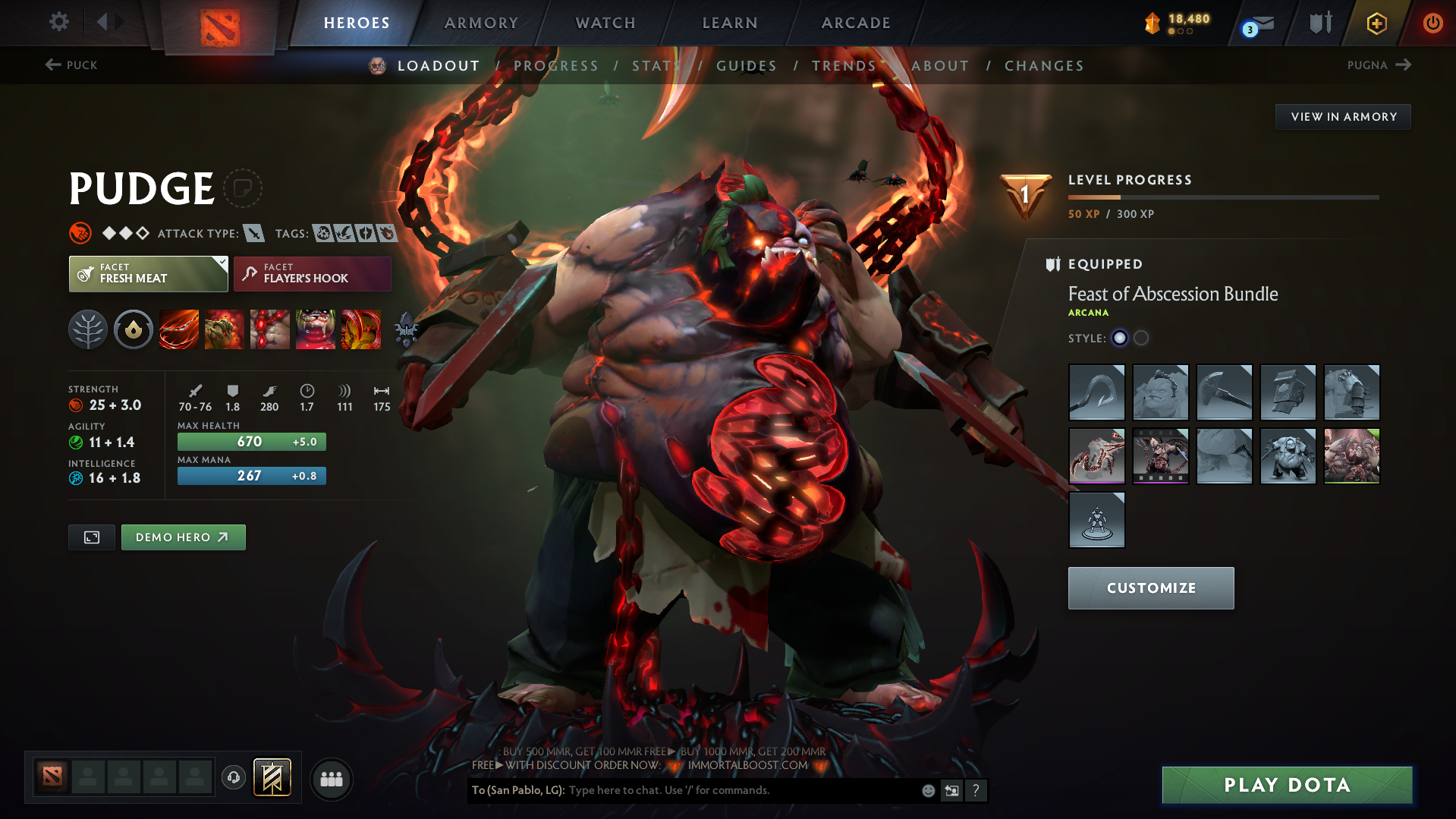Image resolution: width=1456 pixels, height=819 pixels.
Task: Switch to the STATS tab
Action: (x=656, y=65)
